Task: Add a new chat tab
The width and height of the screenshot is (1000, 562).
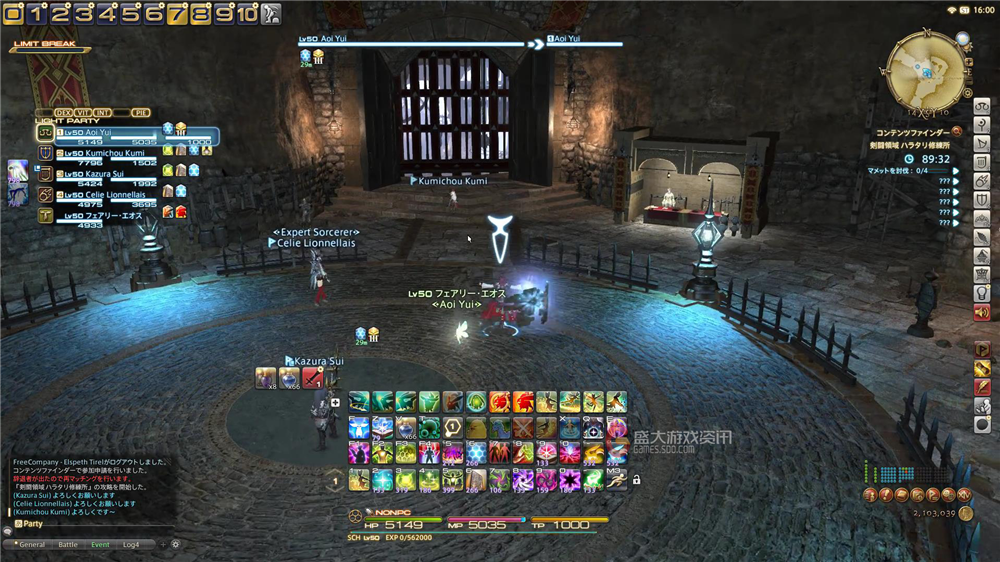Action: click(x=161, y=544)
